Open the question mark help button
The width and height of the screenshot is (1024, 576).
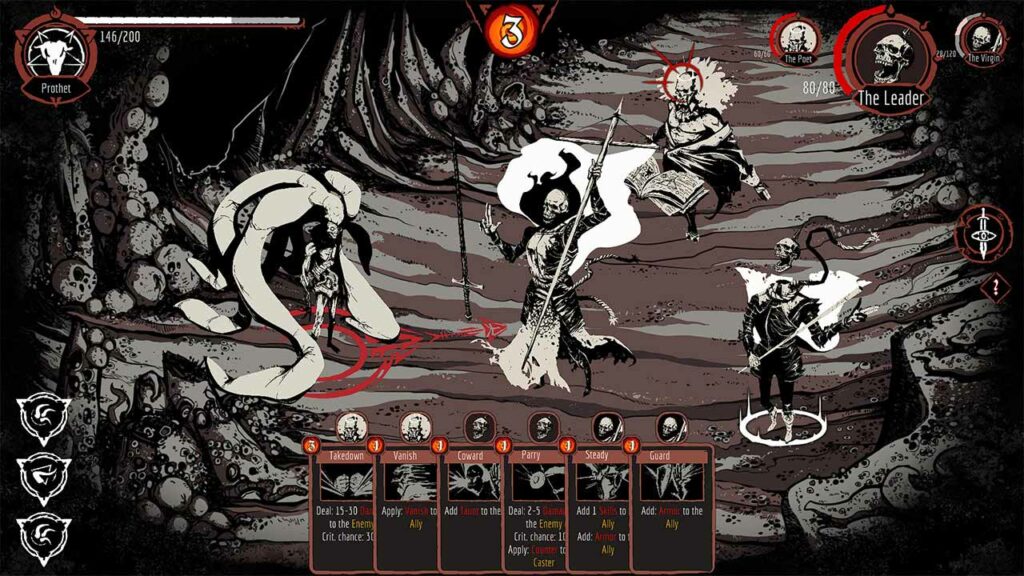point(995,289)
